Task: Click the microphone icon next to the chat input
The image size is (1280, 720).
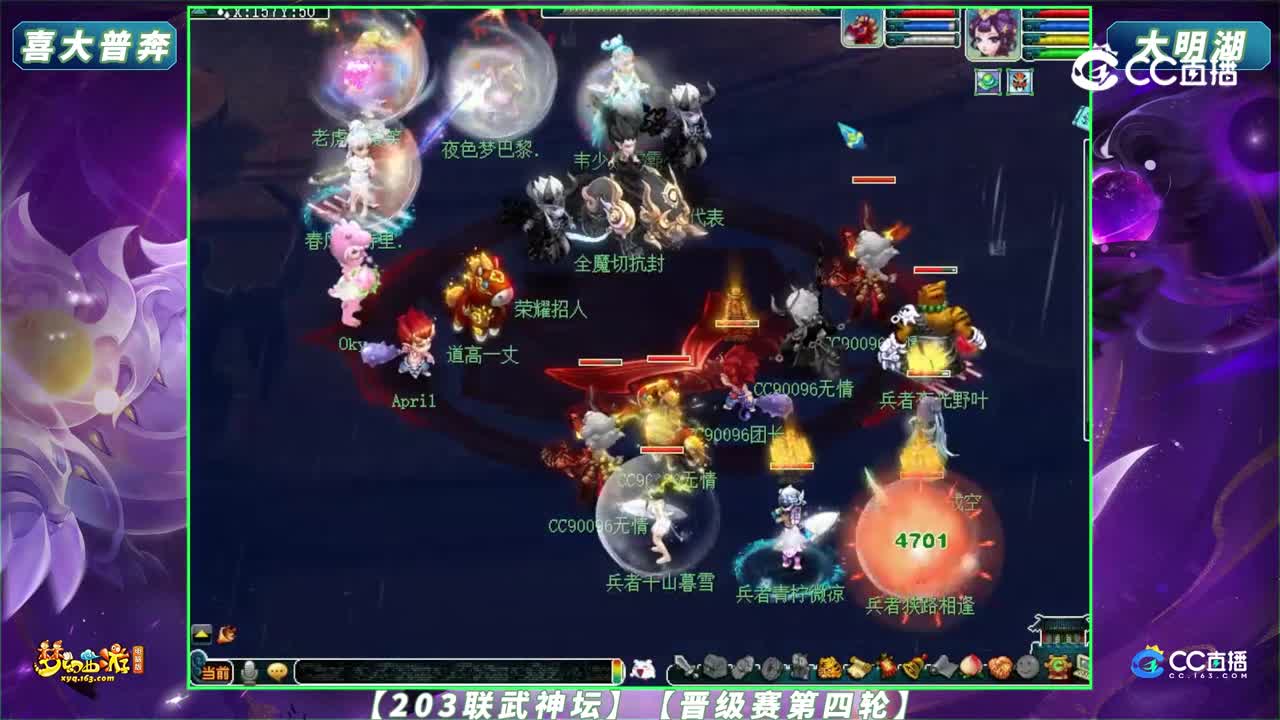Action: [x=248, y=670]
